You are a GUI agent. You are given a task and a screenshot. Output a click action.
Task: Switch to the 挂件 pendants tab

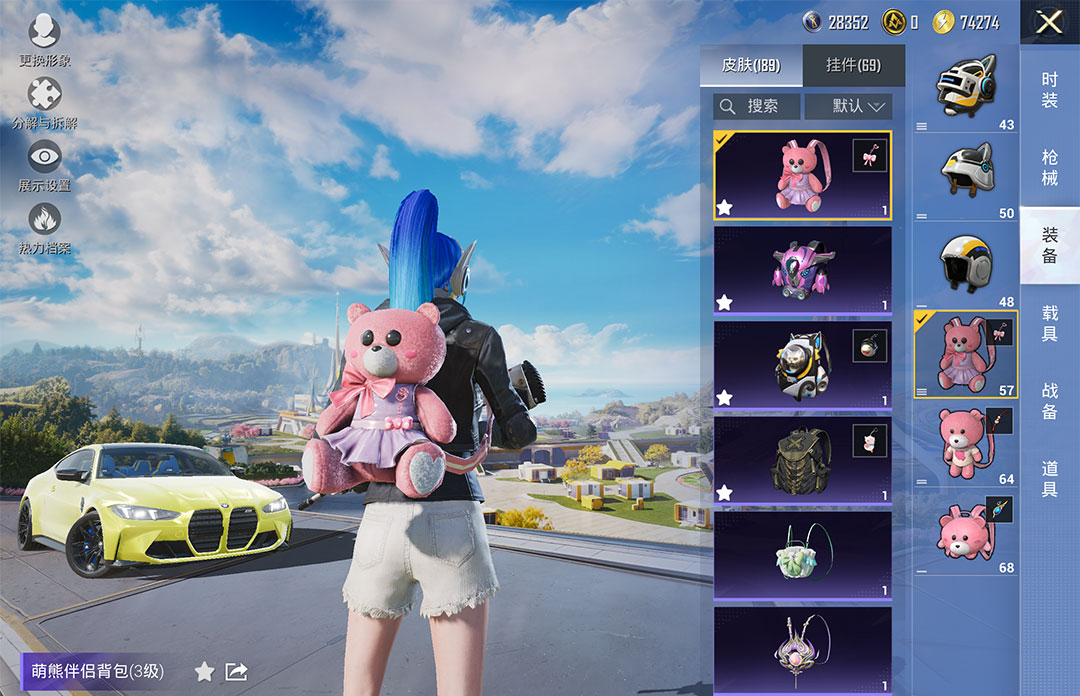pyautogui.click(x=853, y=66)
